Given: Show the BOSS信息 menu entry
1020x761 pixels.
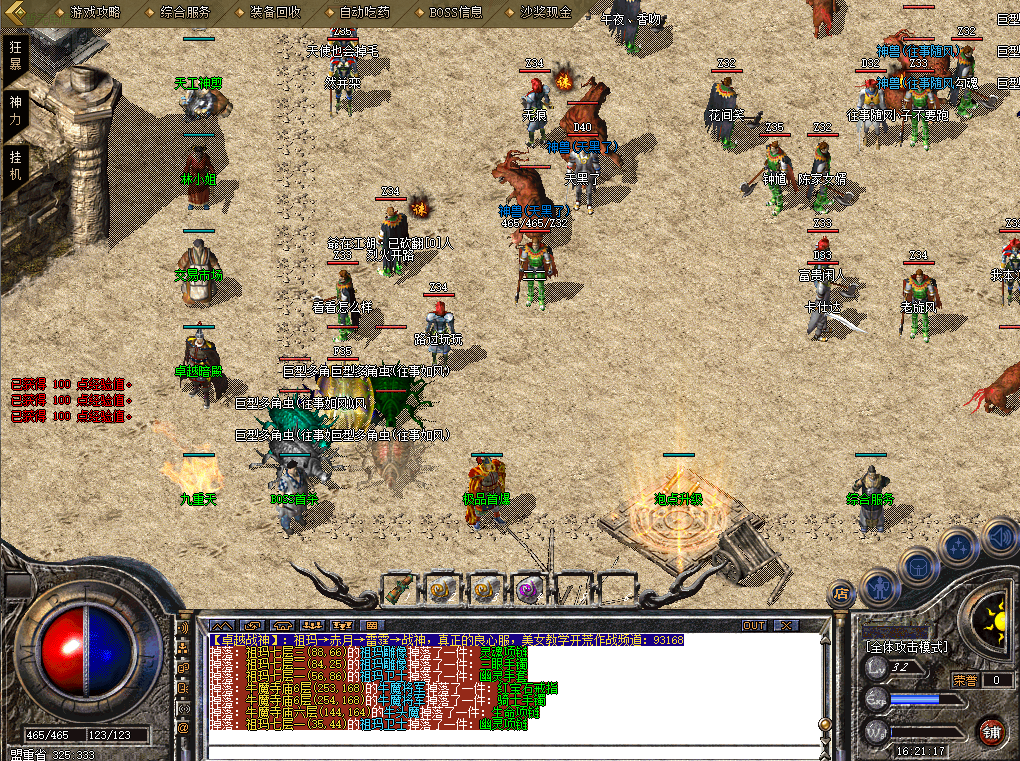Looking at the screenshot, I should click(x=455, y=13).
